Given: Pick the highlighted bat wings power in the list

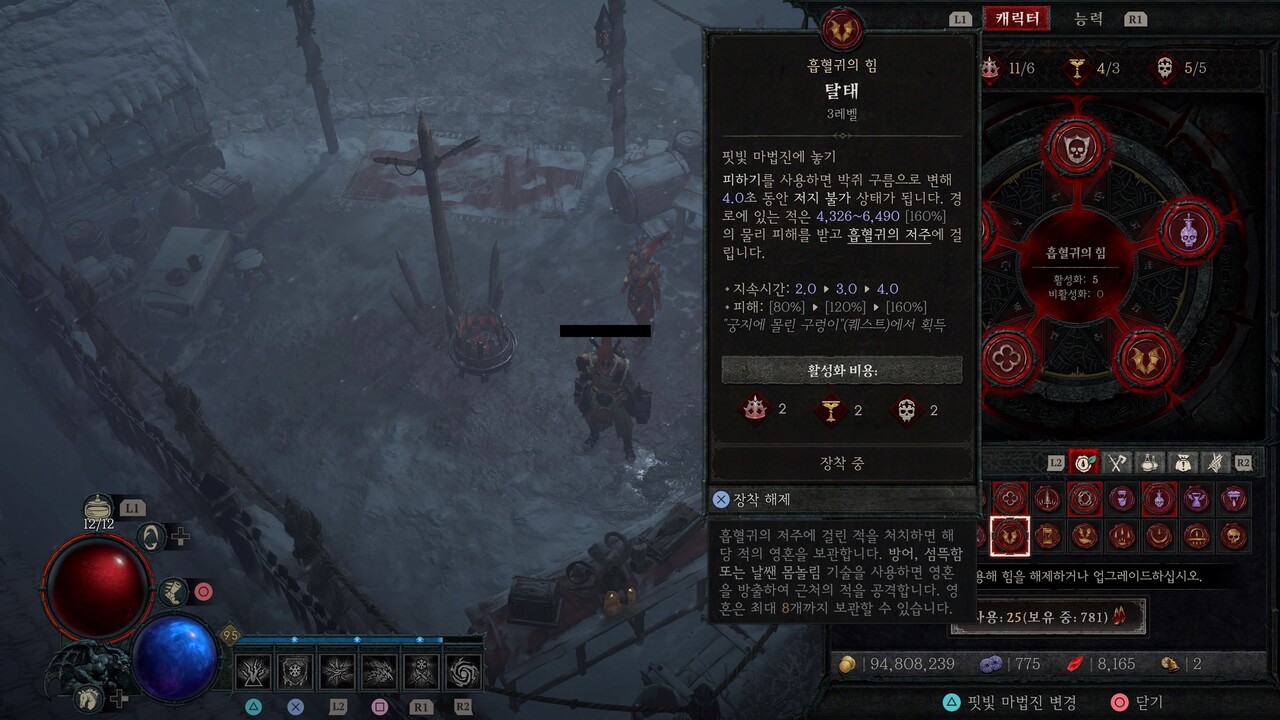Looking at the screenshot, I should (1010, 537).
